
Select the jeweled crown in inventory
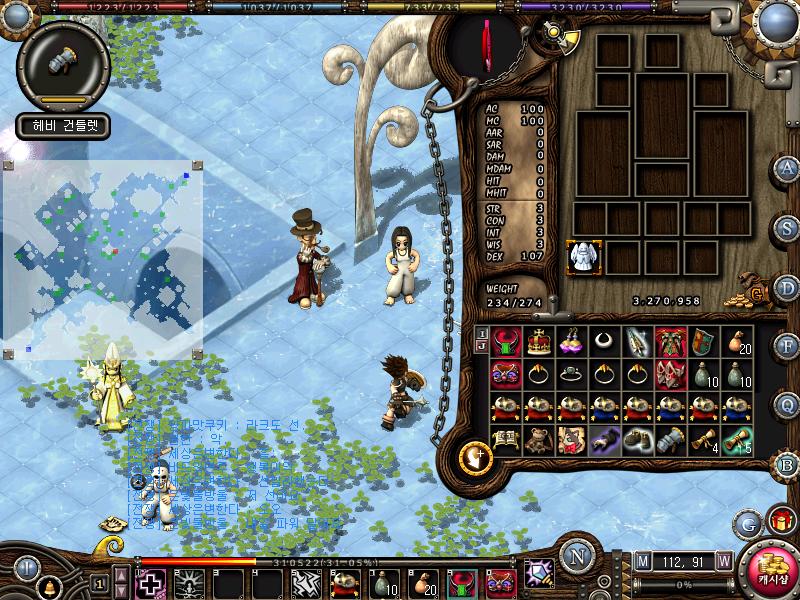pos(540,342)
